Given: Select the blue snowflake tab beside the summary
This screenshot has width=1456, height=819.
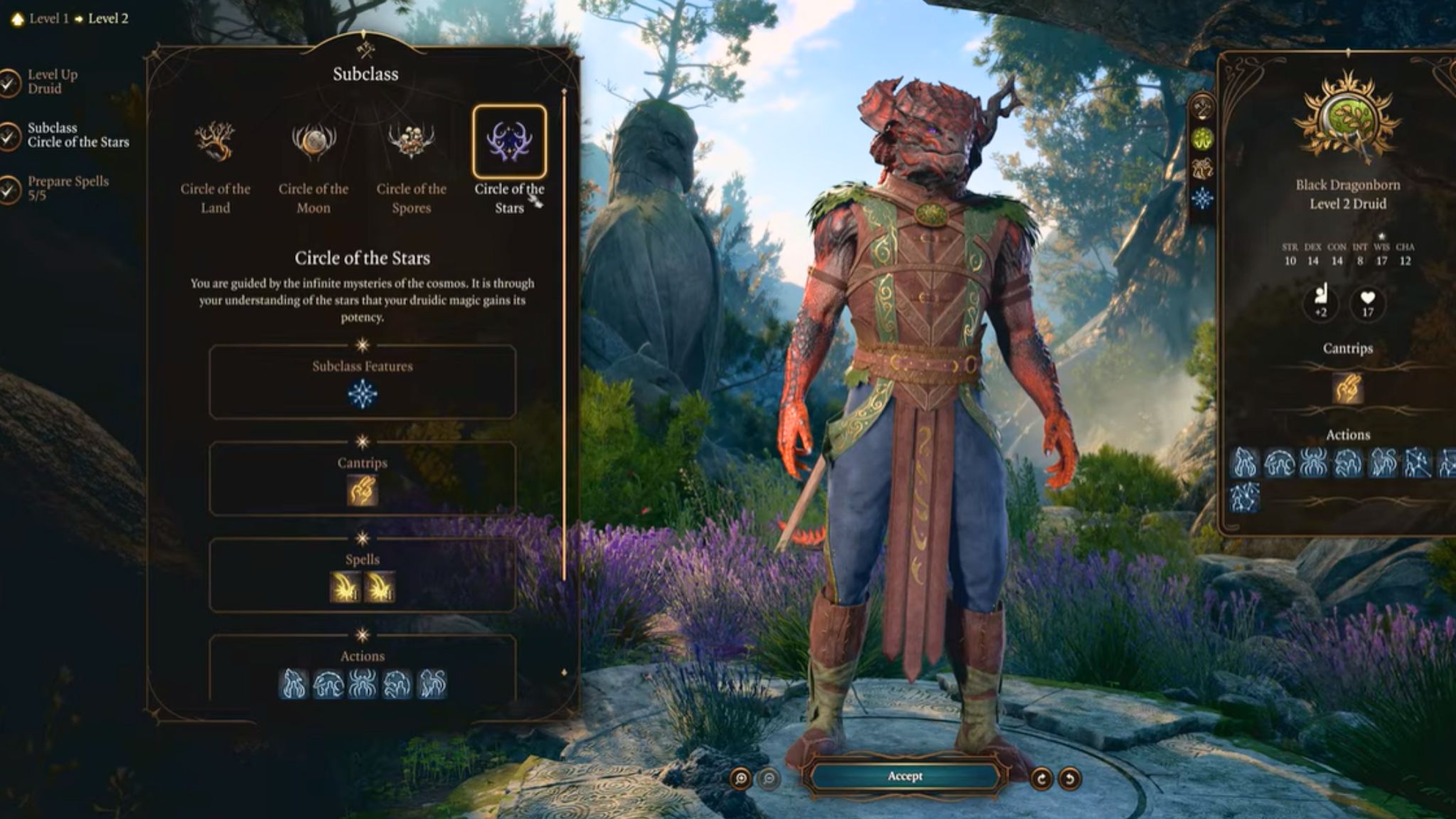Looking at the screenshot, I should pos(1202,198).
